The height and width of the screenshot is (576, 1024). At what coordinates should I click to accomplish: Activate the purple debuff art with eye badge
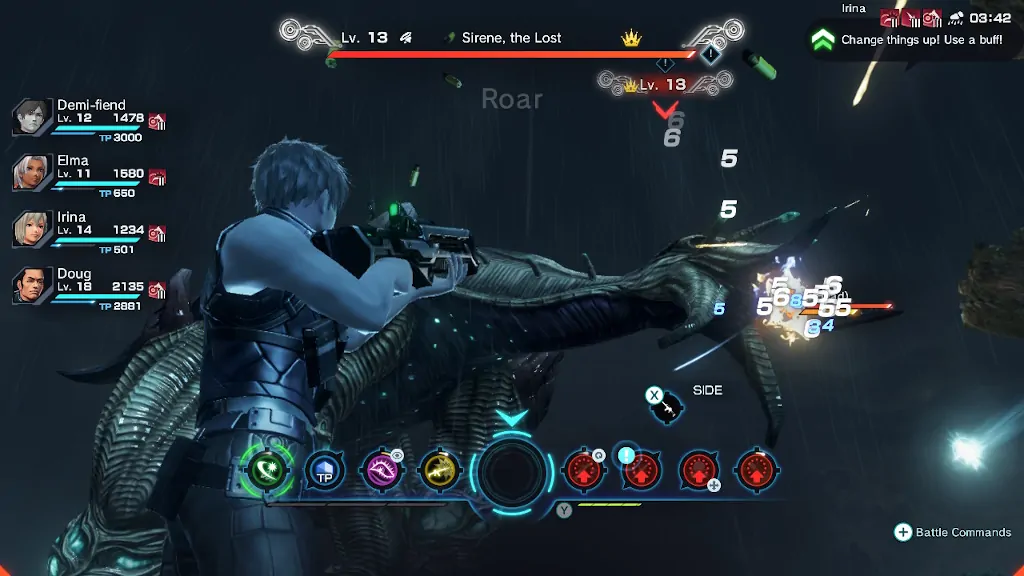pos(382,469)
